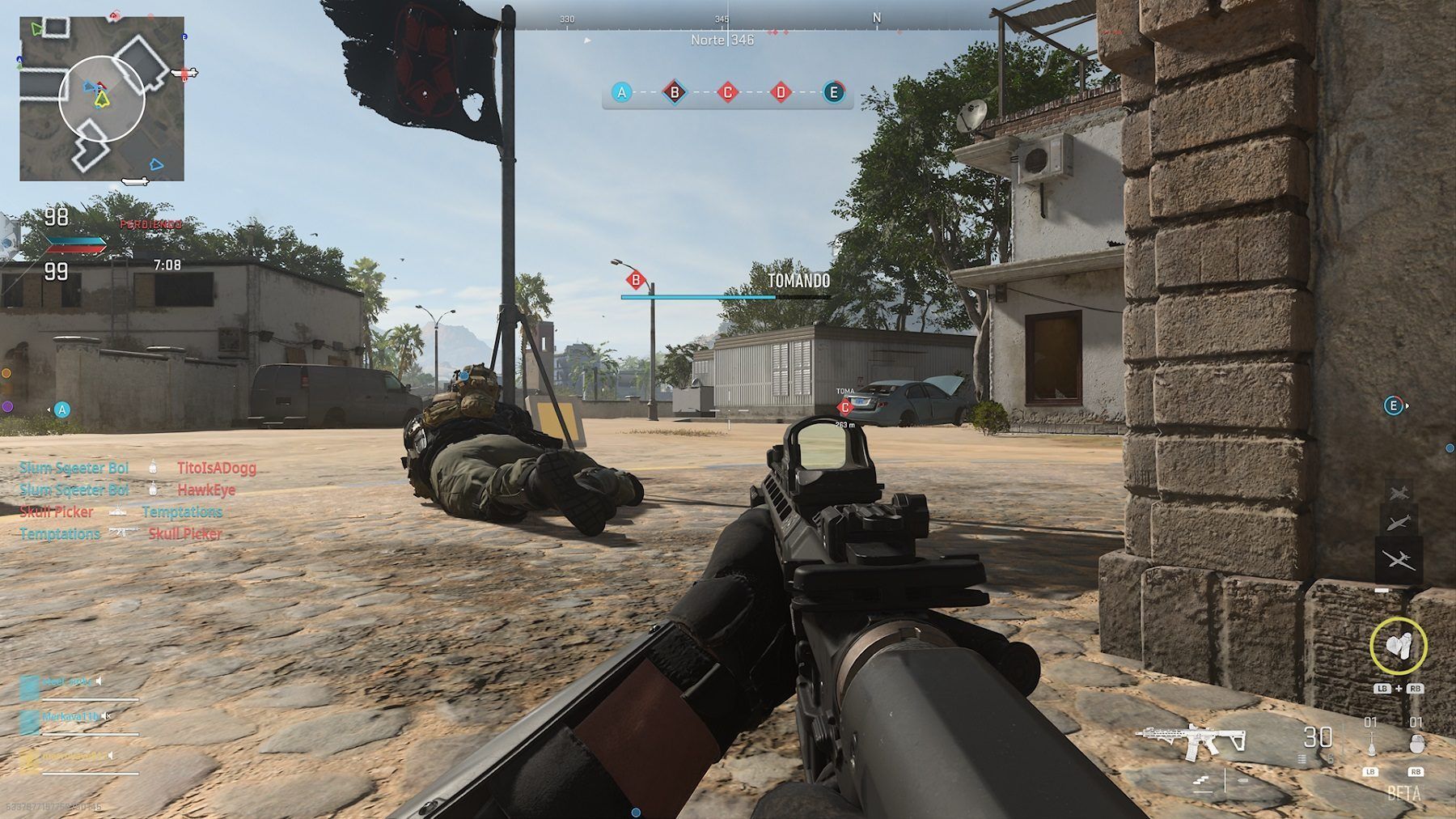1456x819 pixels.
Task: Select red objective B in the flag bar
Action: [675, 92]
